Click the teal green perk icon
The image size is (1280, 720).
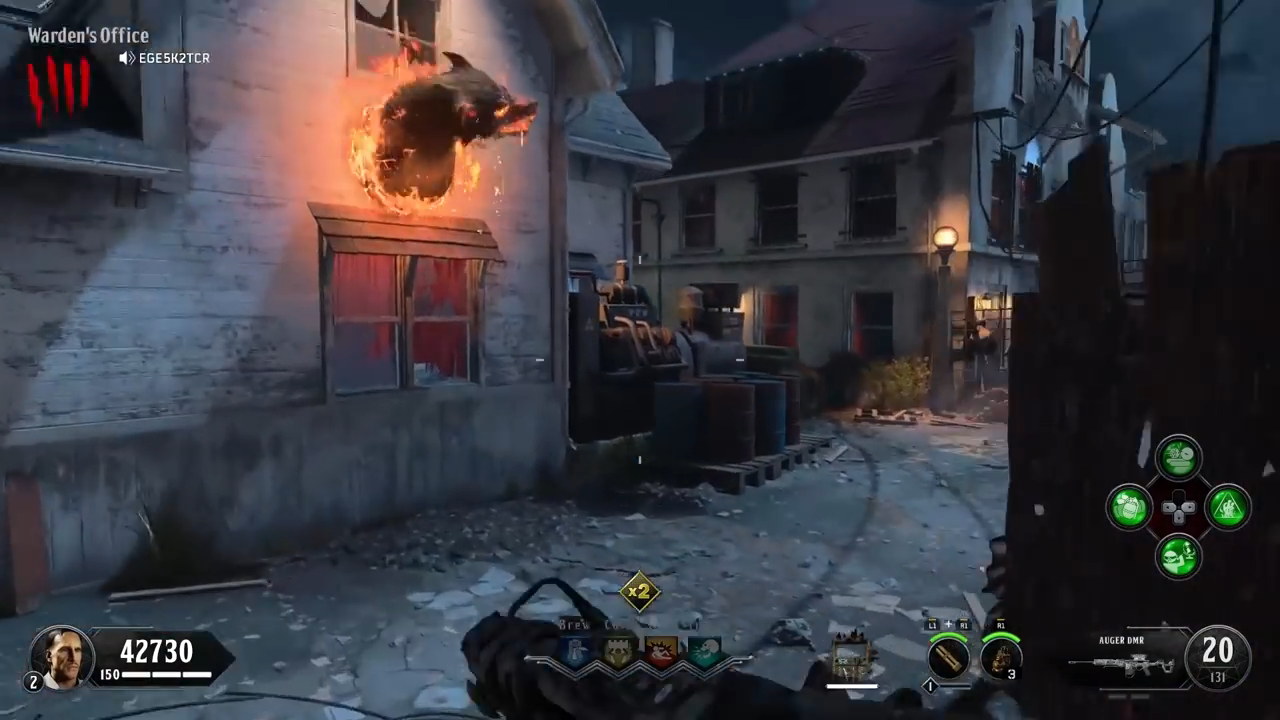pyautogui.click(x=705, y=652)
